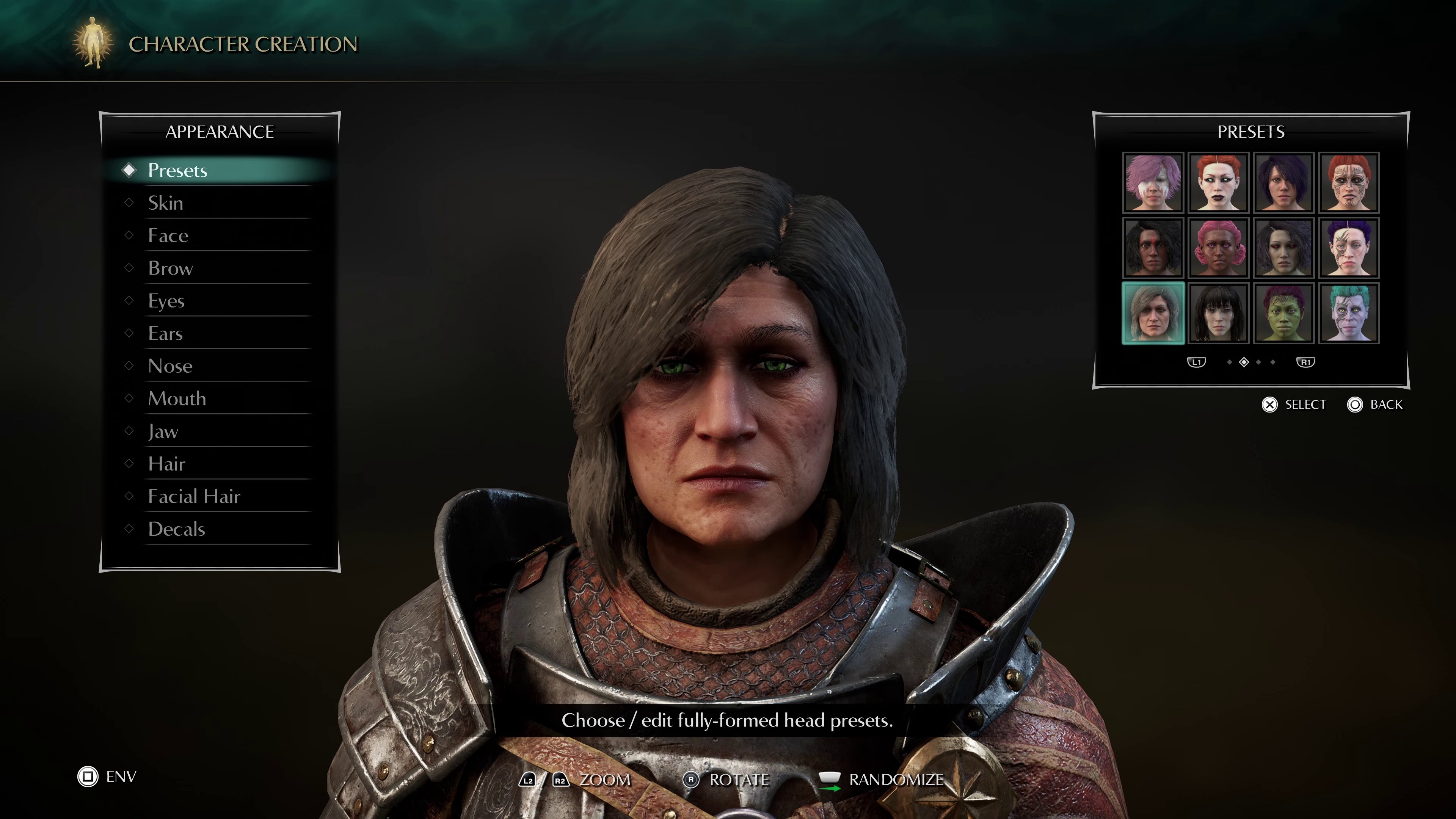Click the BACK action label
The height and width of the screenshot is (819, 1456).
click(x=1392, y=405)
